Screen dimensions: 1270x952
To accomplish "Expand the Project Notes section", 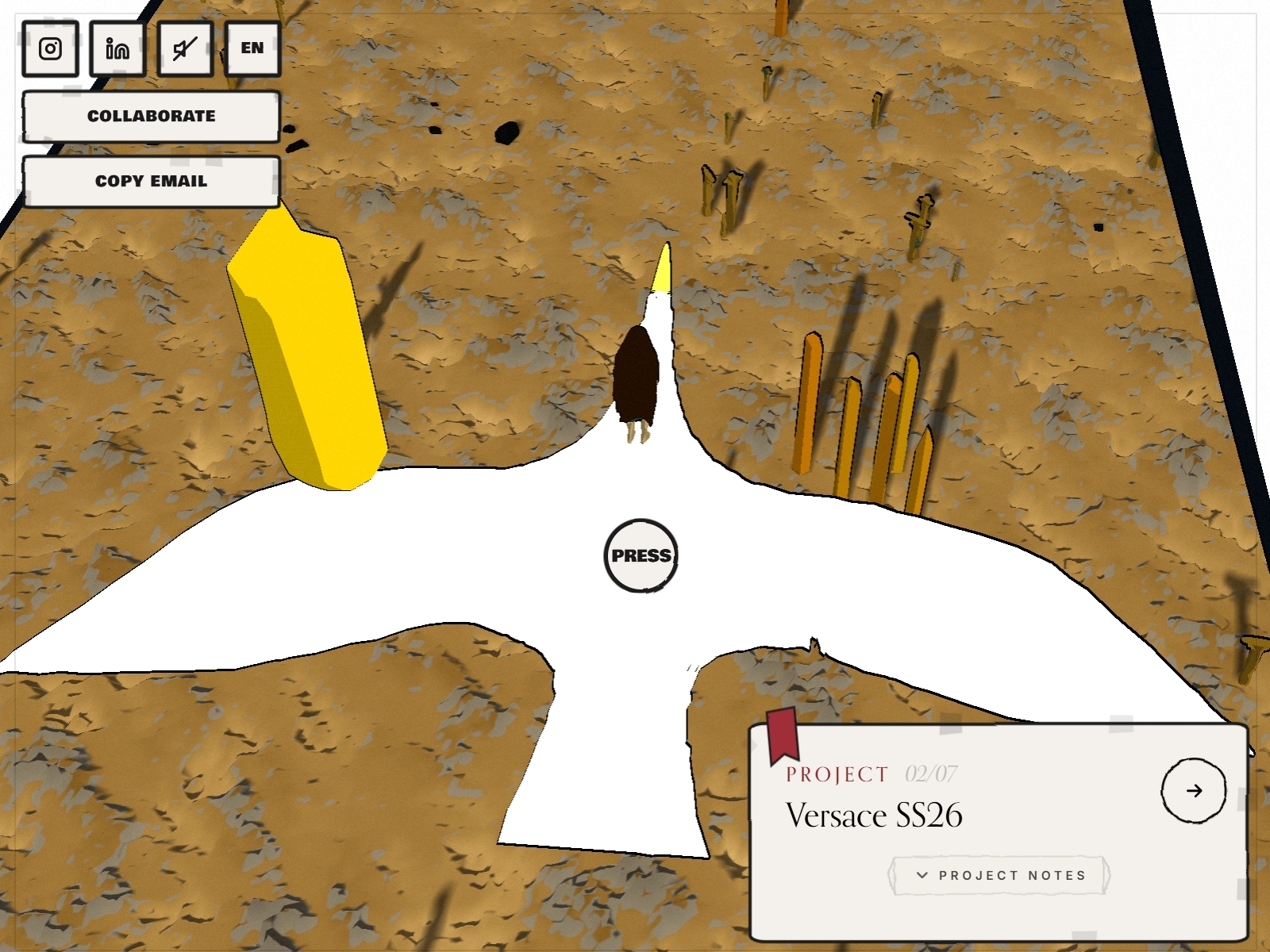I will [999, 875].
